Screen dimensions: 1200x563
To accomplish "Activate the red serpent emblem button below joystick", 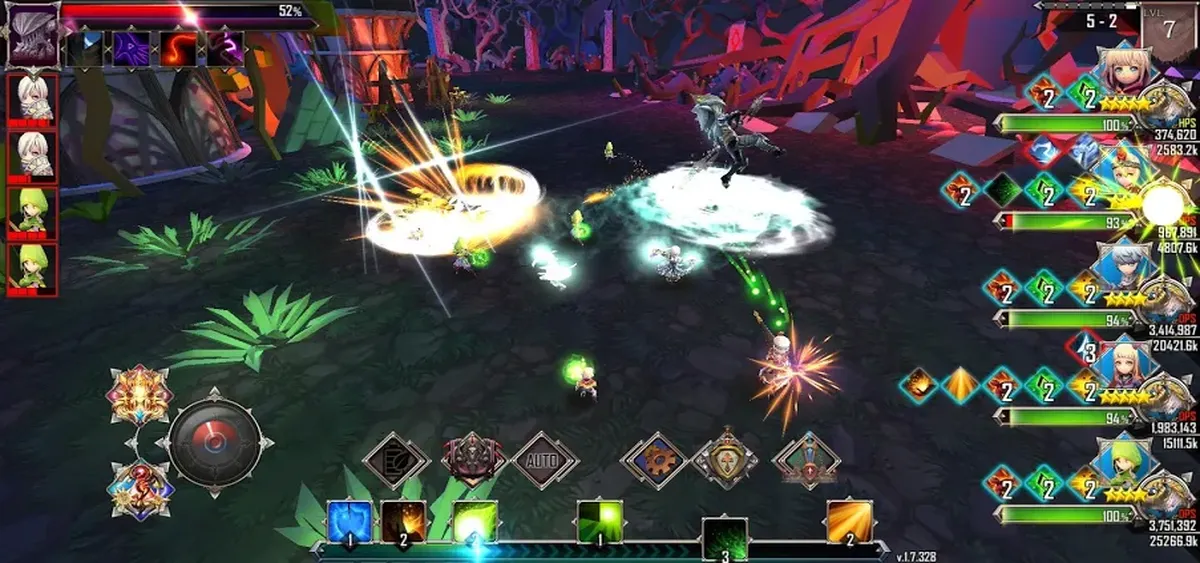I will pyautogui.click(x=140, y=489).
